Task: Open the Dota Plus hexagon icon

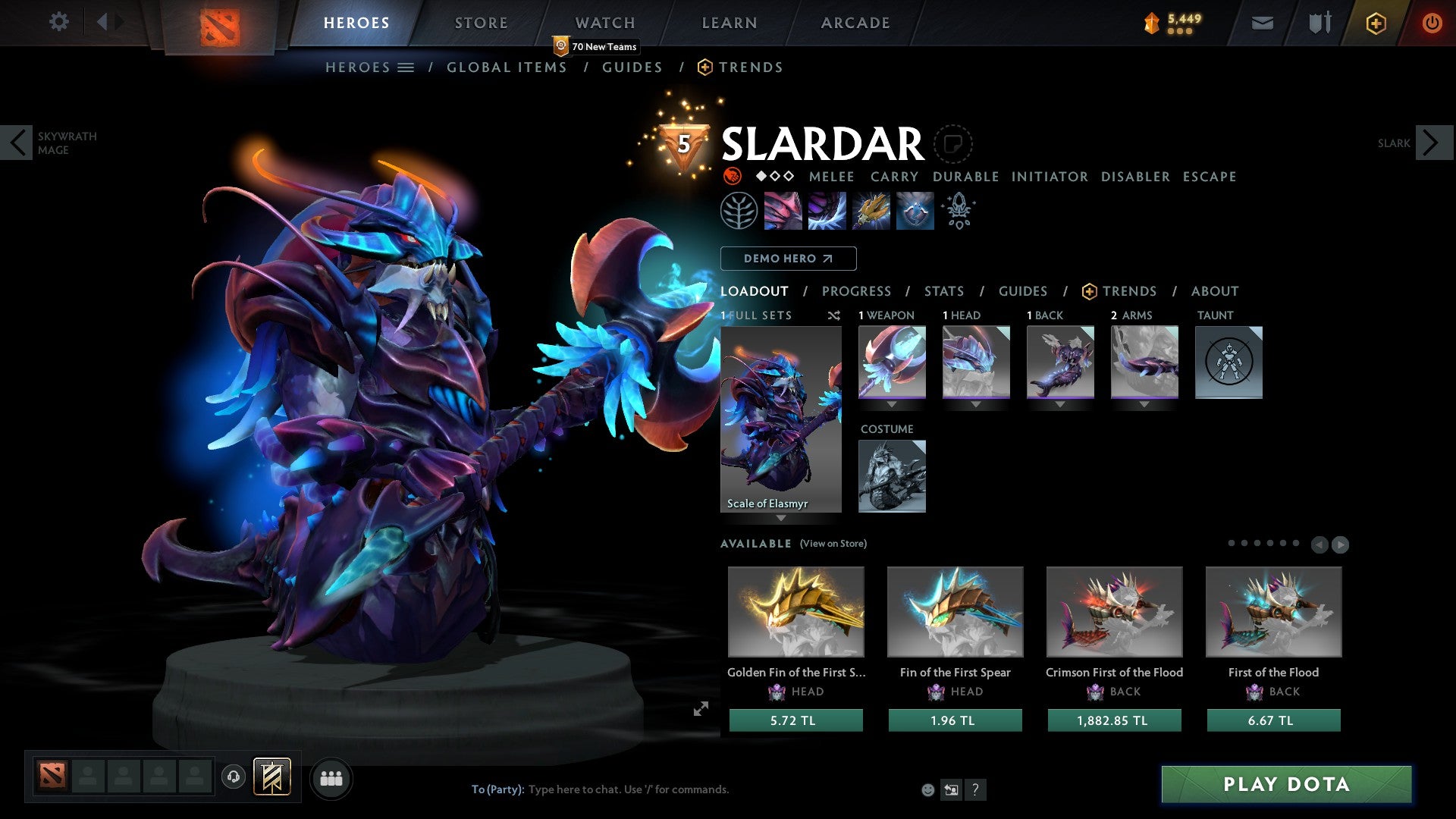Action: 1376,23
